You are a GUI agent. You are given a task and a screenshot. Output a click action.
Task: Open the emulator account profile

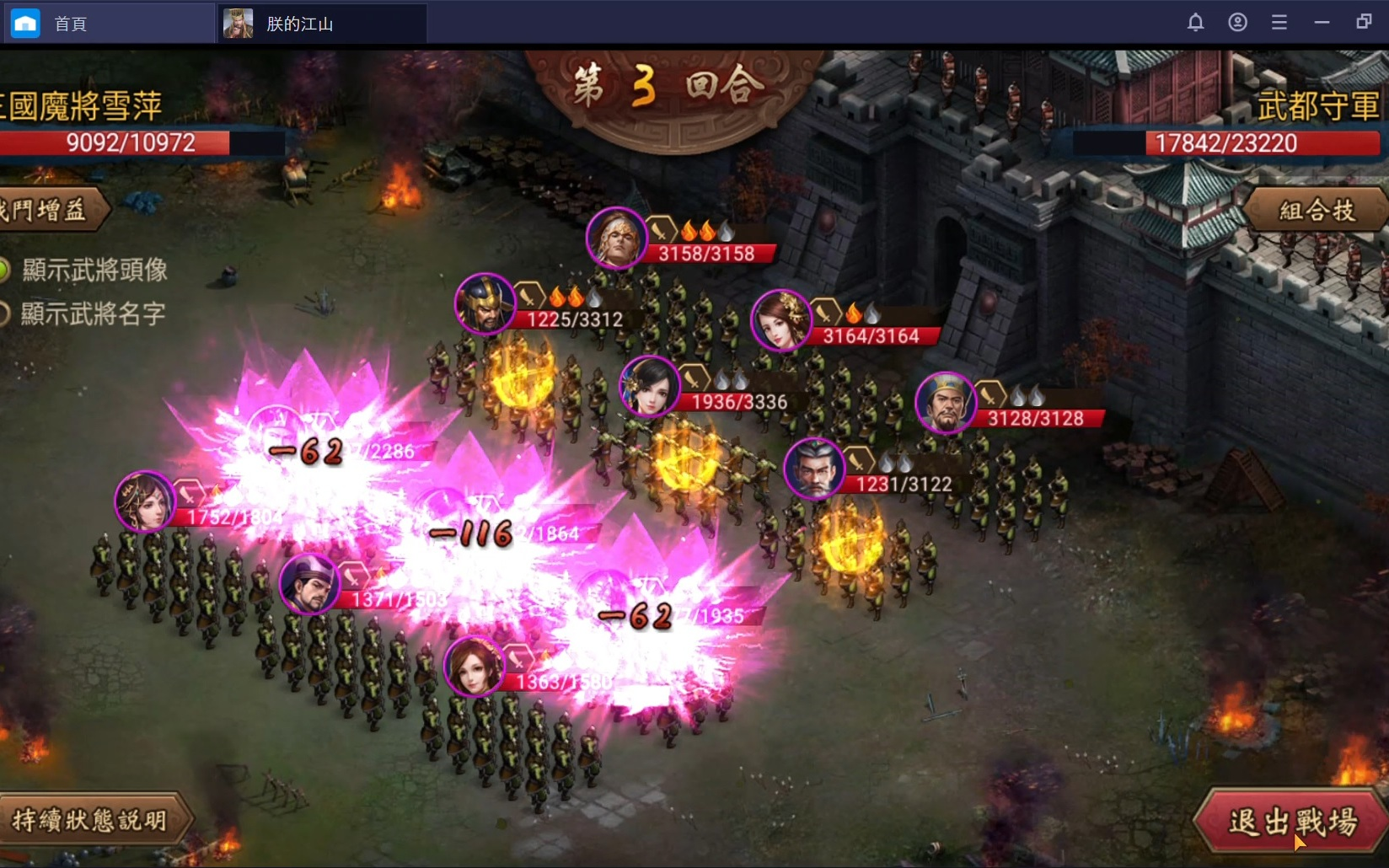(x=1237, y=23)
